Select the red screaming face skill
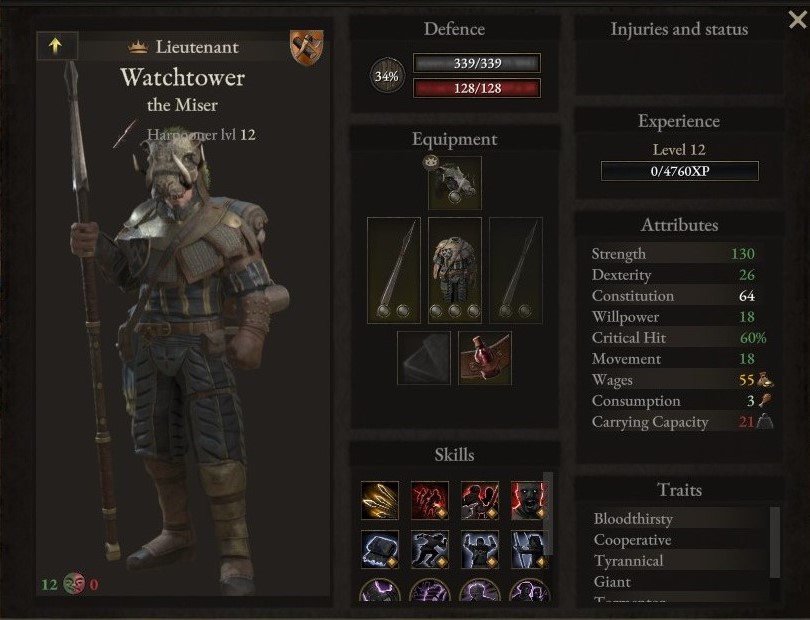This screenshot has height=620, width=810. coord(529,500)
